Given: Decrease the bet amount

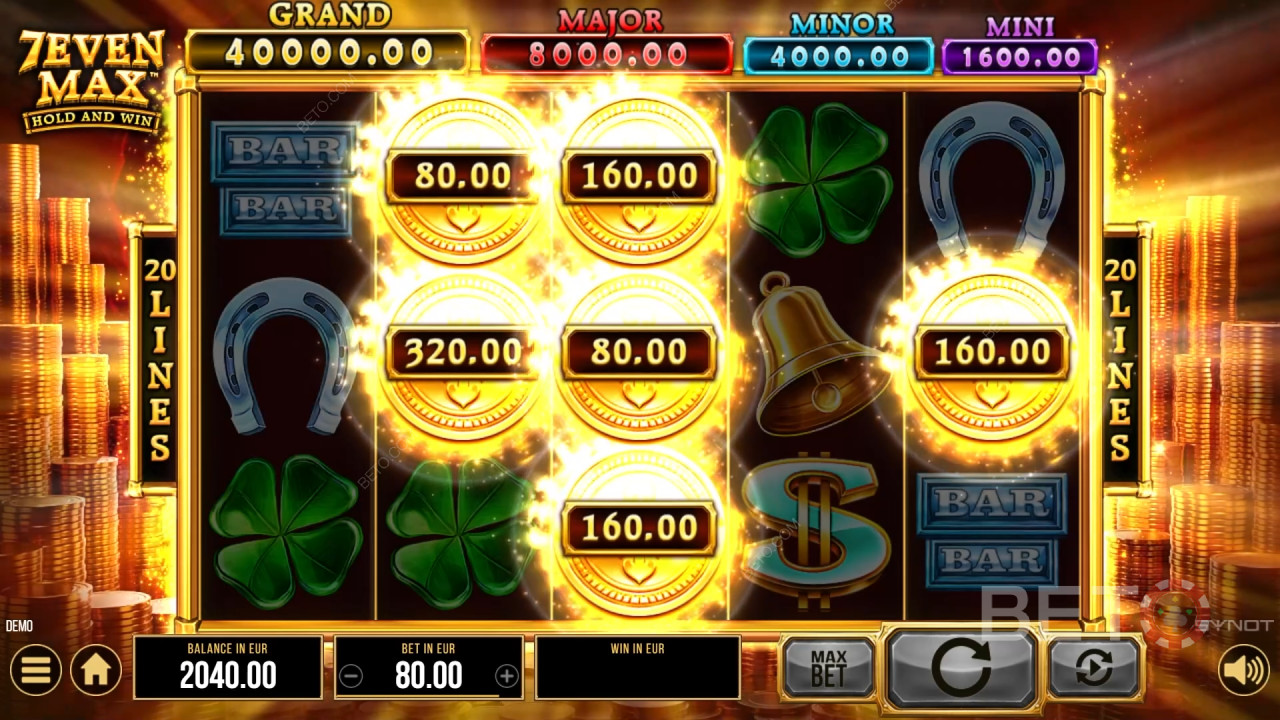Looking at the screenshot, I should (351, 677).
